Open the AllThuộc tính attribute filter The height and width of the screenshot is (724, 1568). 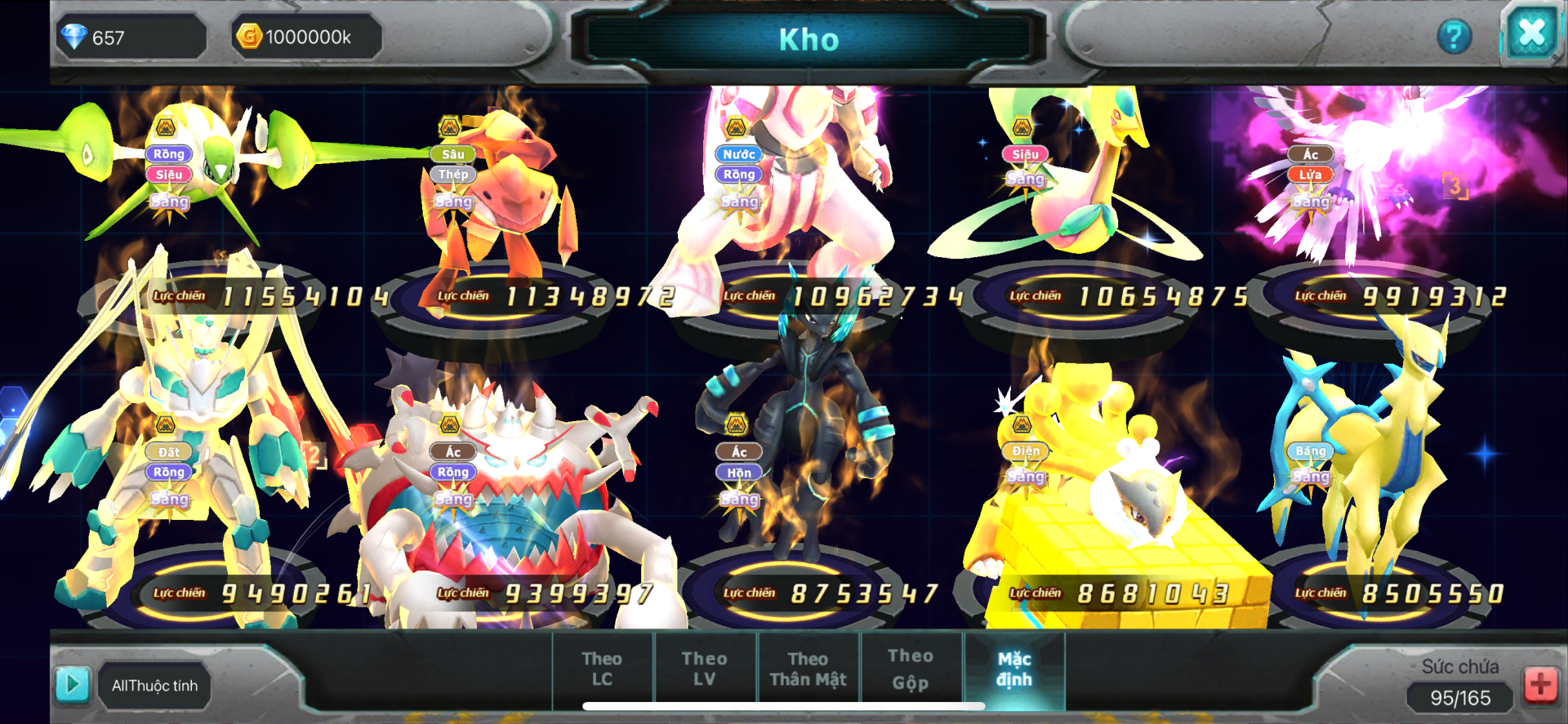[x=154, y=686]
